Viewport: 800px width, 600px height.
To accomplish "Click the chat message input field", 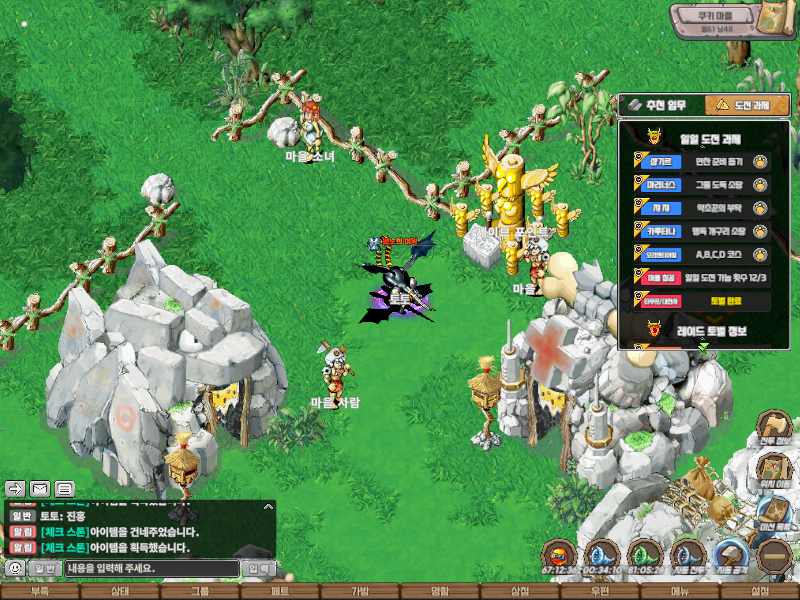I will (x=152, y=568).
